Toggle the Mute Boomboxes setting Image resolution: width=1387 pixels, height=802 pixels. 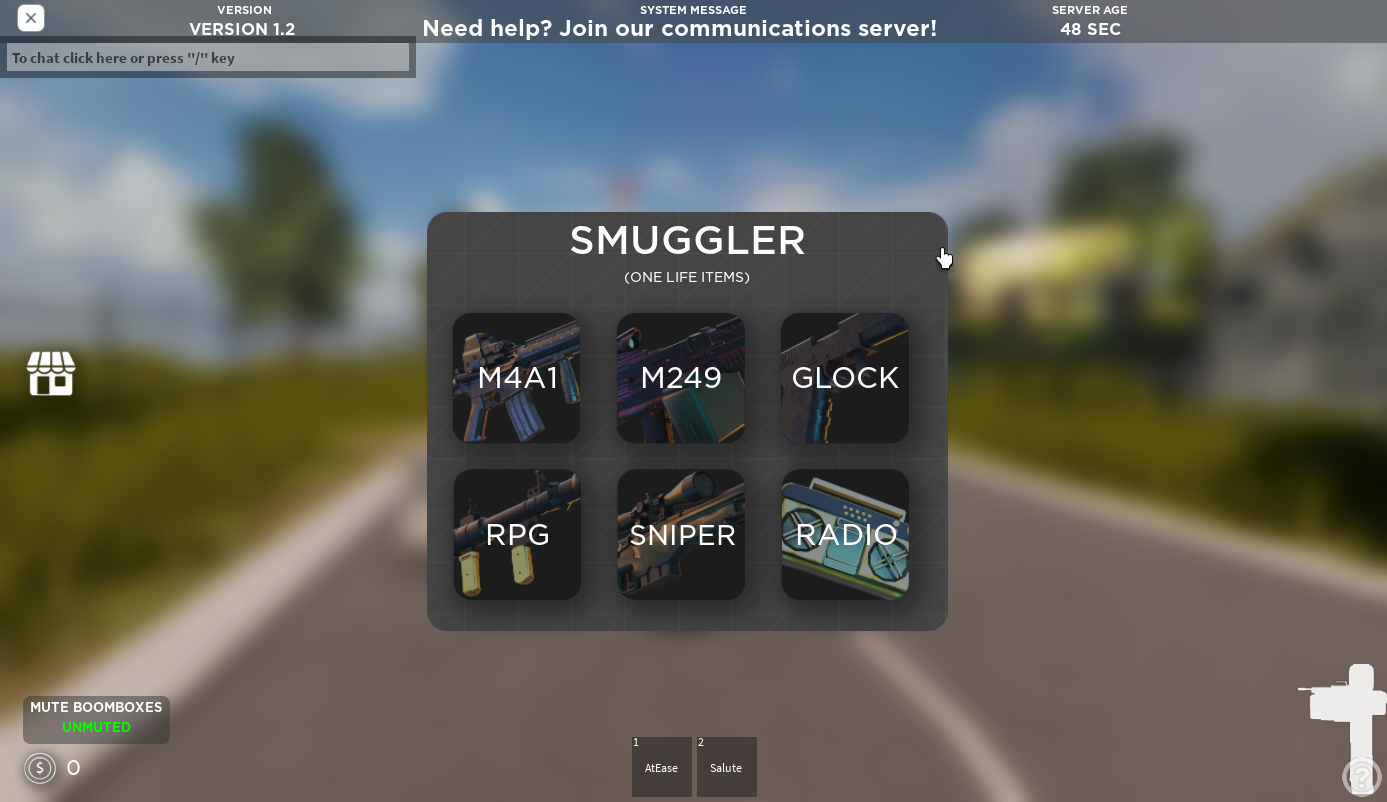[96, 718]
